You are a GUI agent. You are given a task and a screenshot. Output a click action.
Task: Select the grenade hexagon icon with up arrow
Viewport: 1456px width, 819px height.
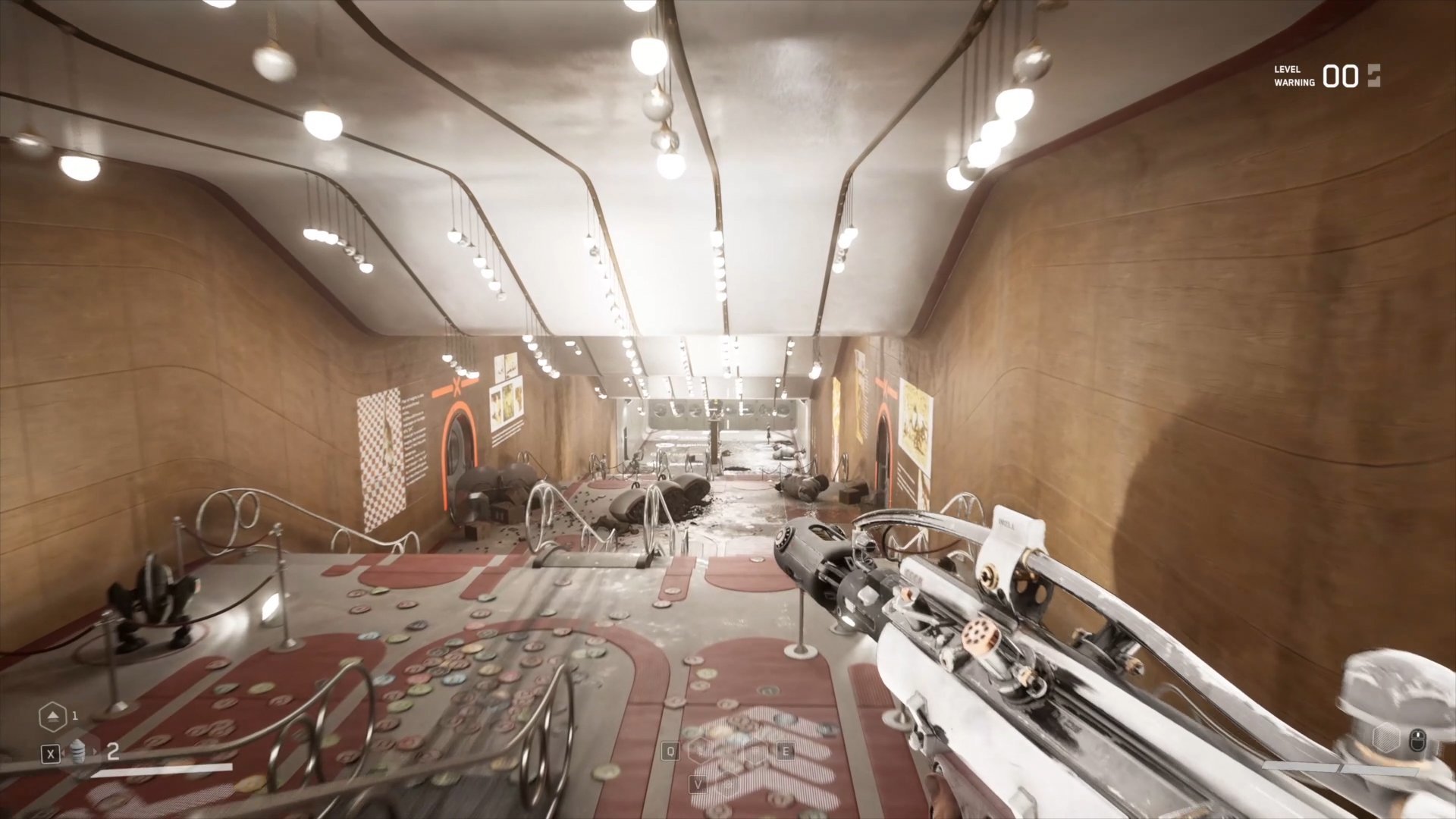[54, 716]
